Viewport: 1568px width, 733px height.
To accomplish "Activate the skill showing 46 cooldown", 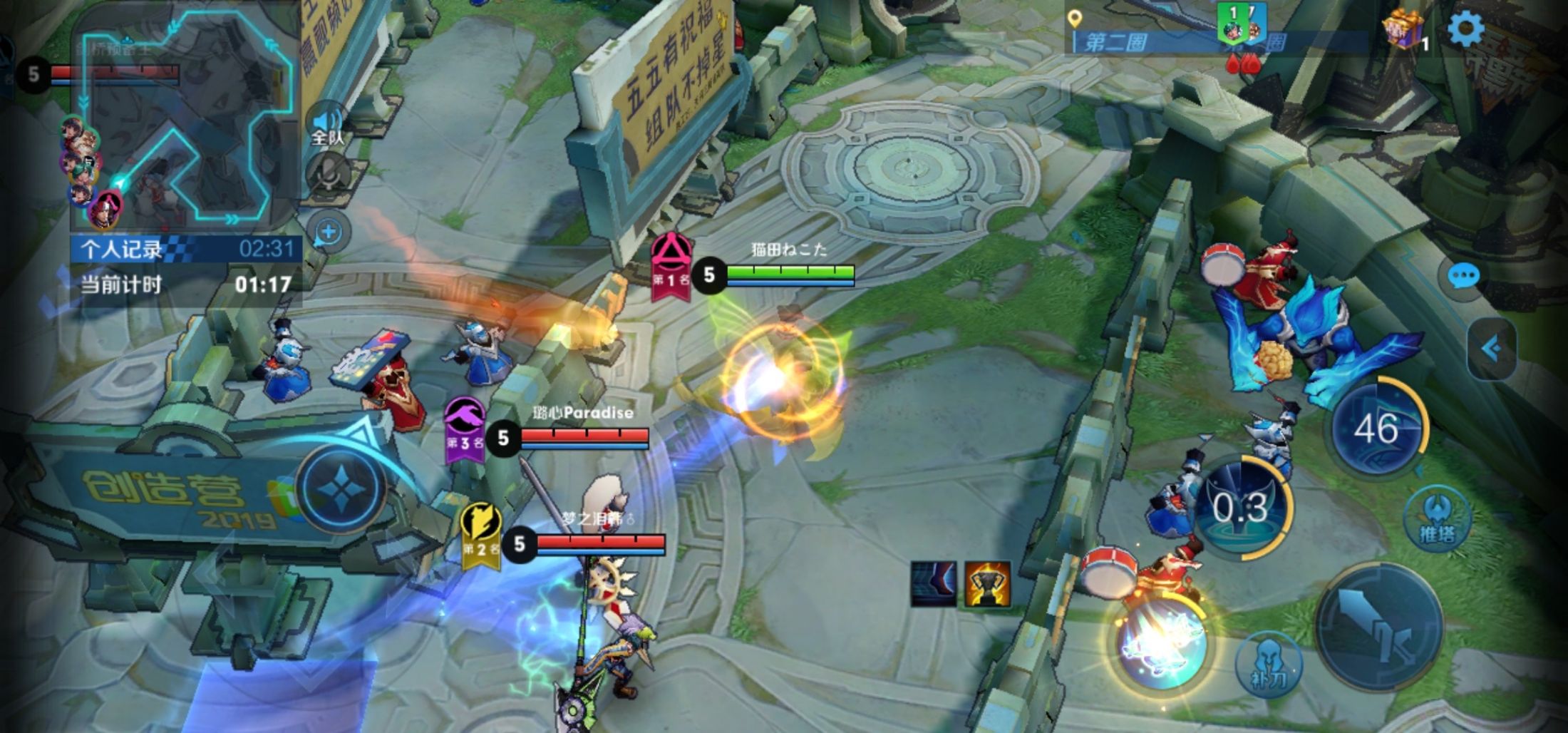I will (1376, 429).
